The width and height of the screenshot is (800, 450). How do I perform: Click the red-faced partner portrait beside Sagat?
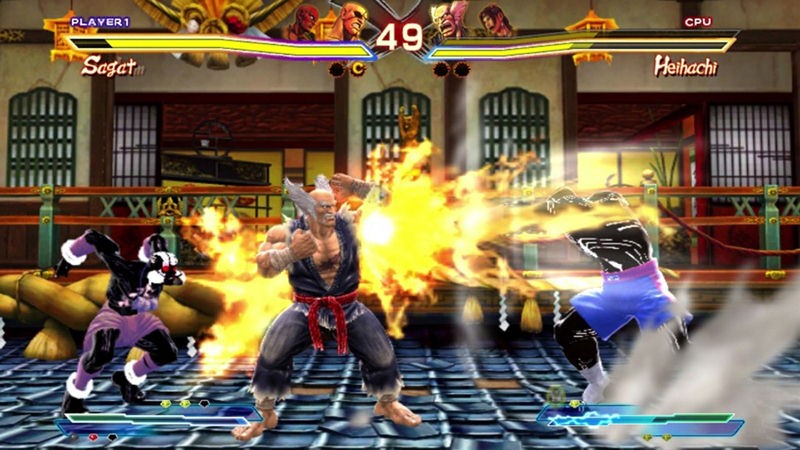pyautogui.click(x=305, y=22)
